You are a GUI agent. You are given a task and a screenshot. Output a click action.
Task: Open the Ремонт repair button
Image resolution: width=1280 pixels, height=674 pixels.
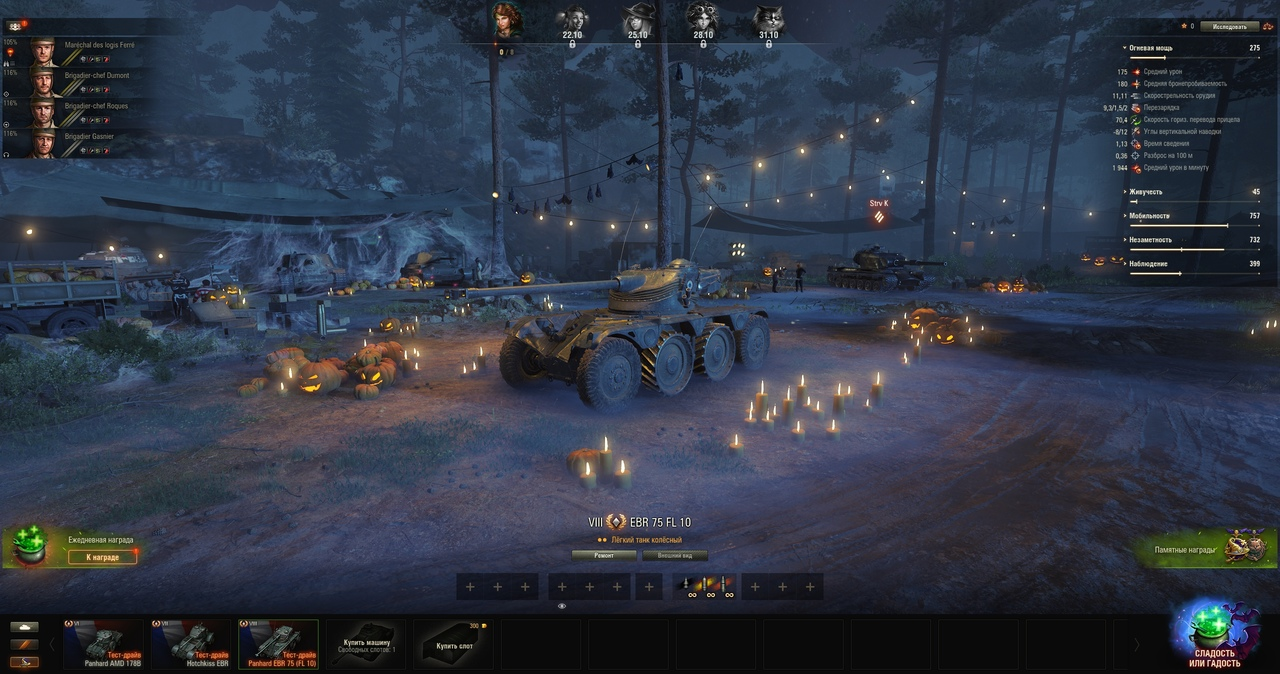click(x=604, y=555)
